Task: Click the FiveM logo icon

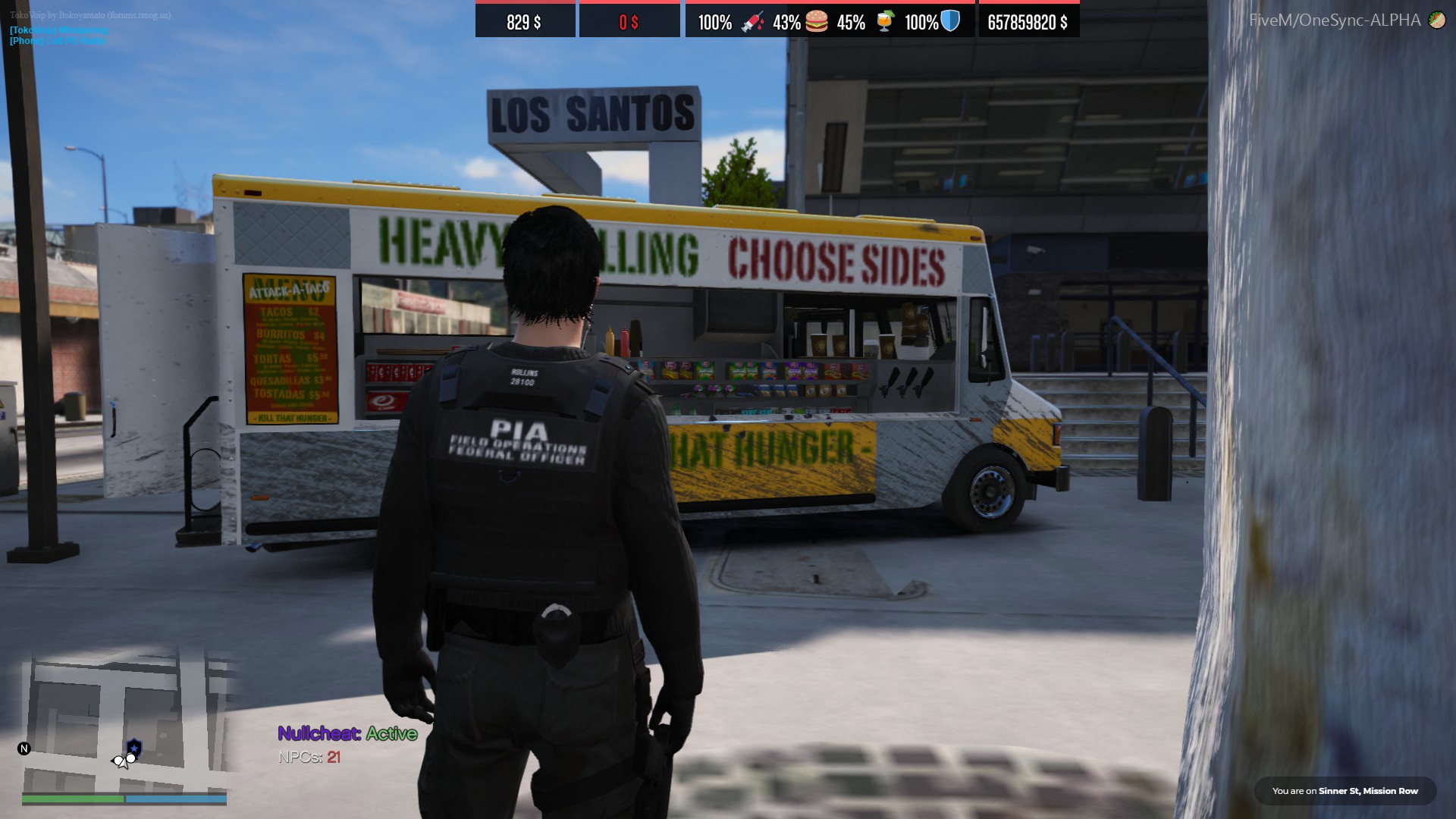Action: (x=1436, y=20)
